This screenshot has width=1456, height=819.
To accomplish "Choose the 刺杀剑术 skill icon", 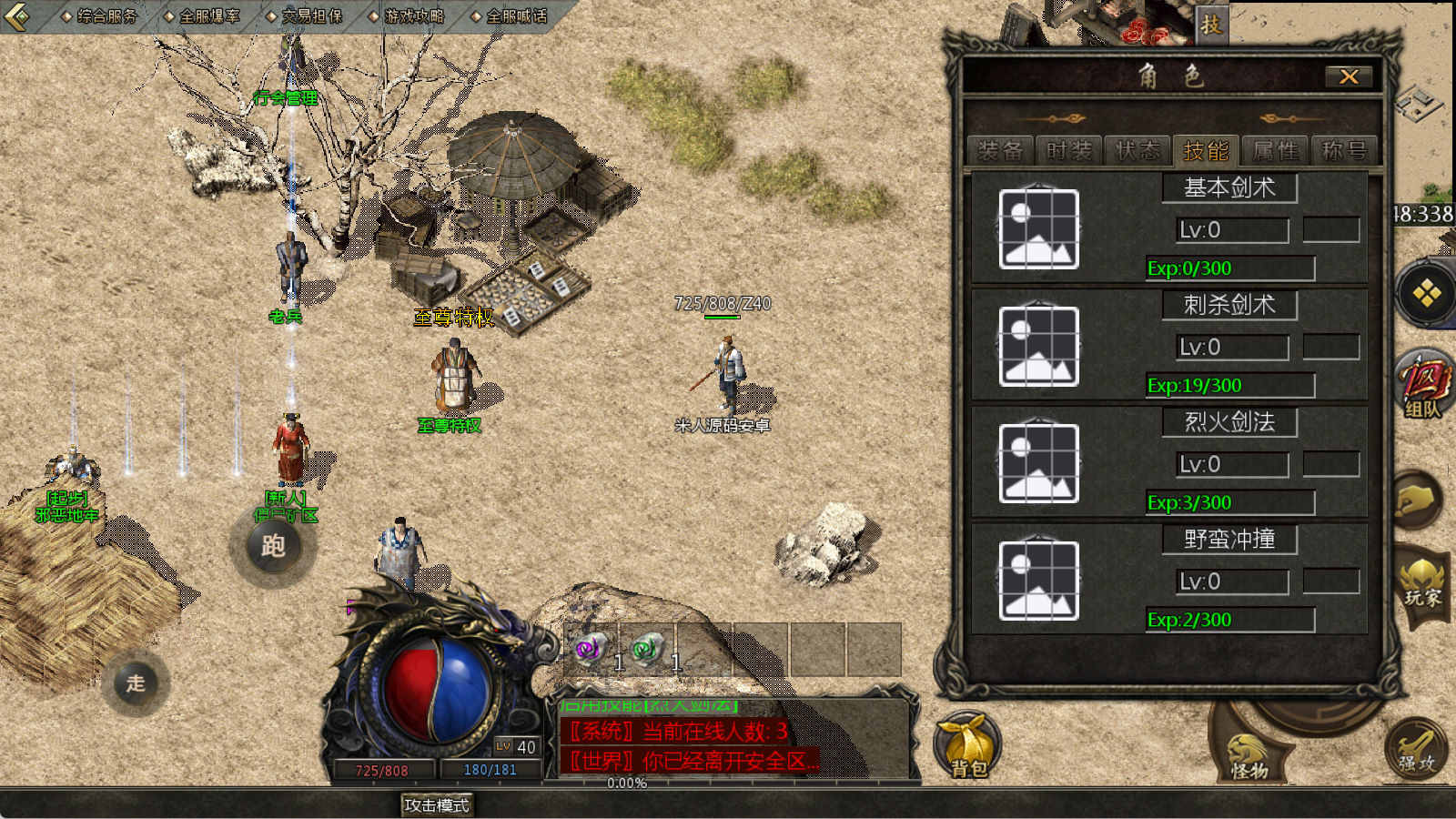I will 1038,347.
